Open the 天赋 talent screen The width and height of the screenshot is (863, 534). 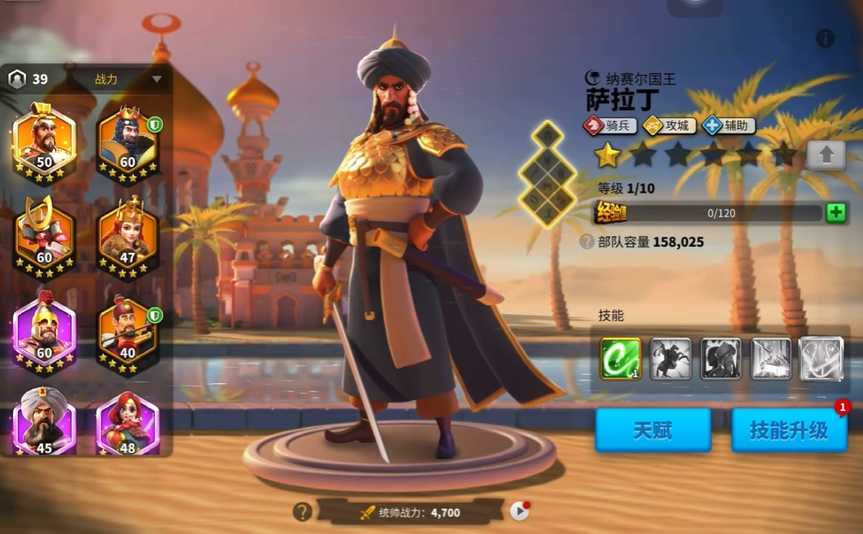[x=652, y=430]
